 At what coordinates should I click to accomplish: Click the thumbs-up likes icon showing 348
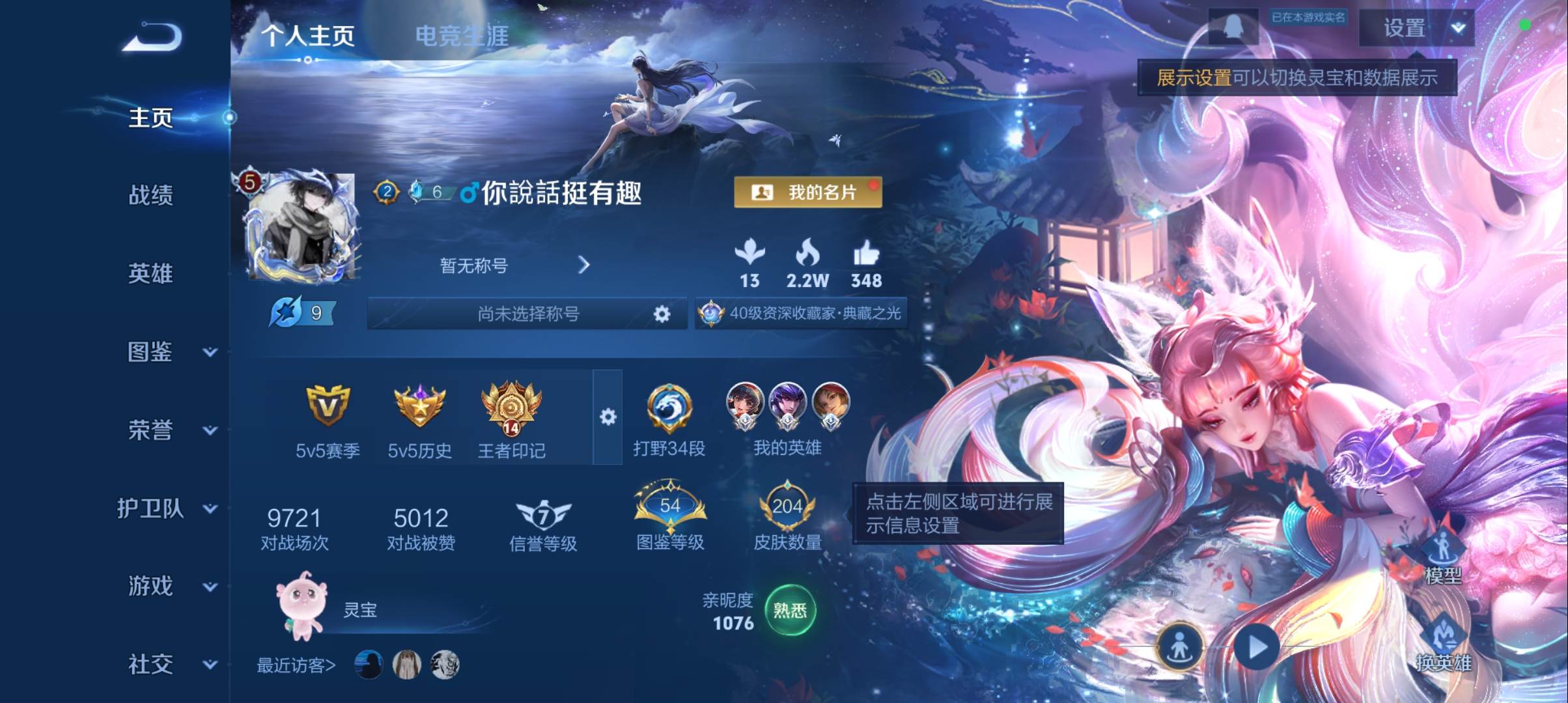[x=866, y=254]
